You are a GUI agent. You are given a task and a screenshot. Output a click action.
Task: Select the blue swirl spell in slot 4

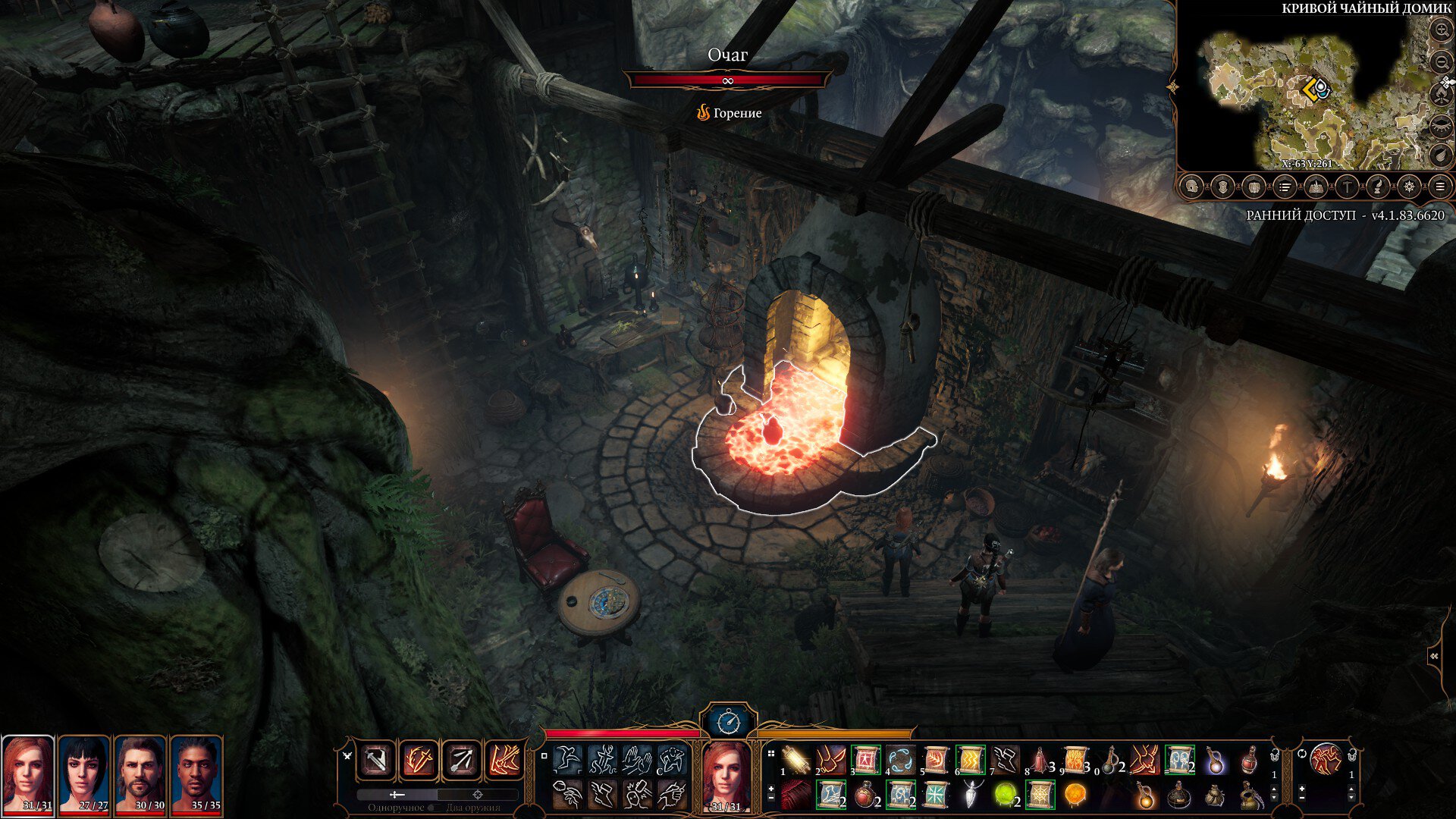[900, 759]
